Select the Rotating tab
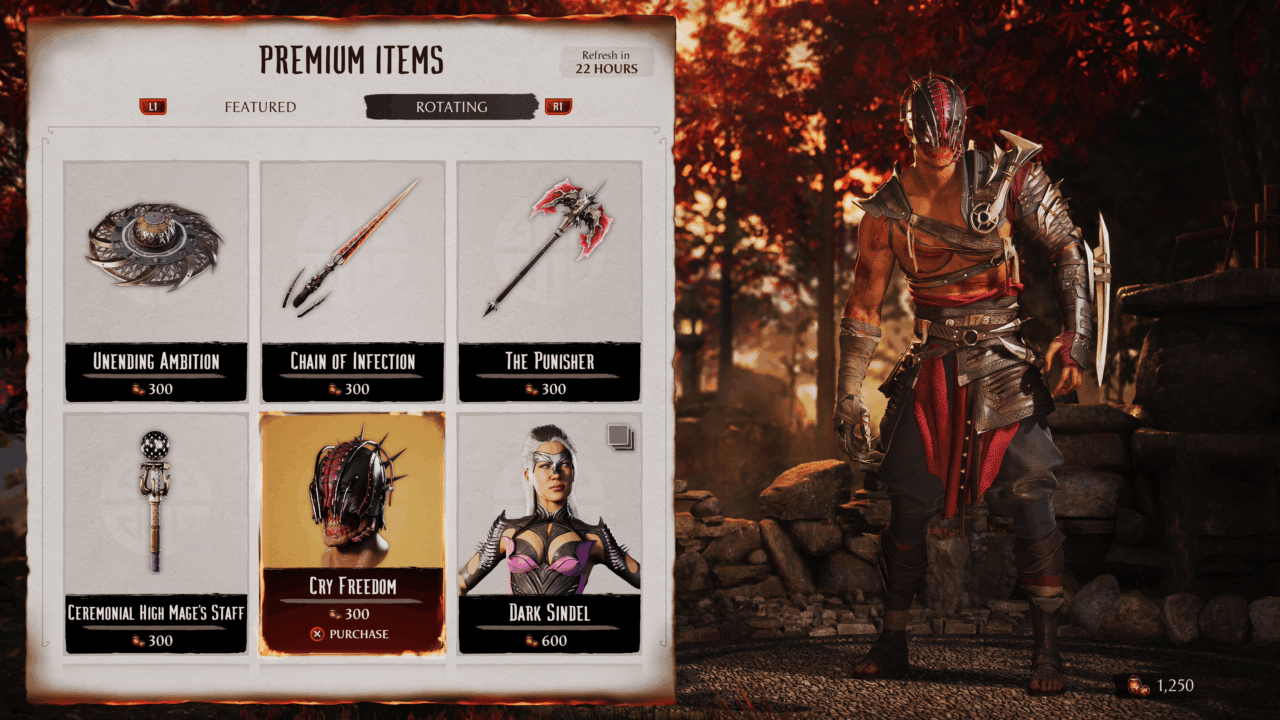1280x720 pixels. 451,107
